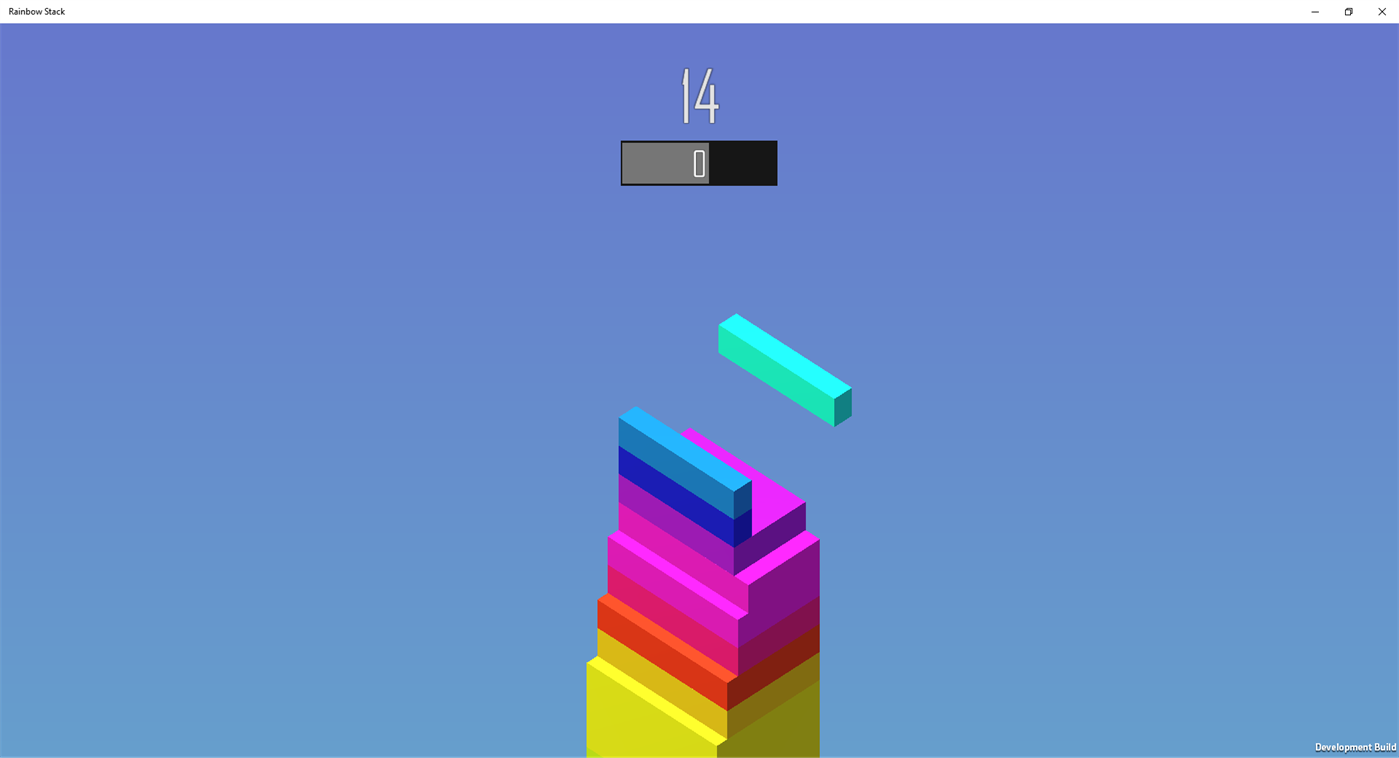Screen dimensions: 1399x758
Task: Click the black unfilled meter section
Action: click(x=745, y=162)
